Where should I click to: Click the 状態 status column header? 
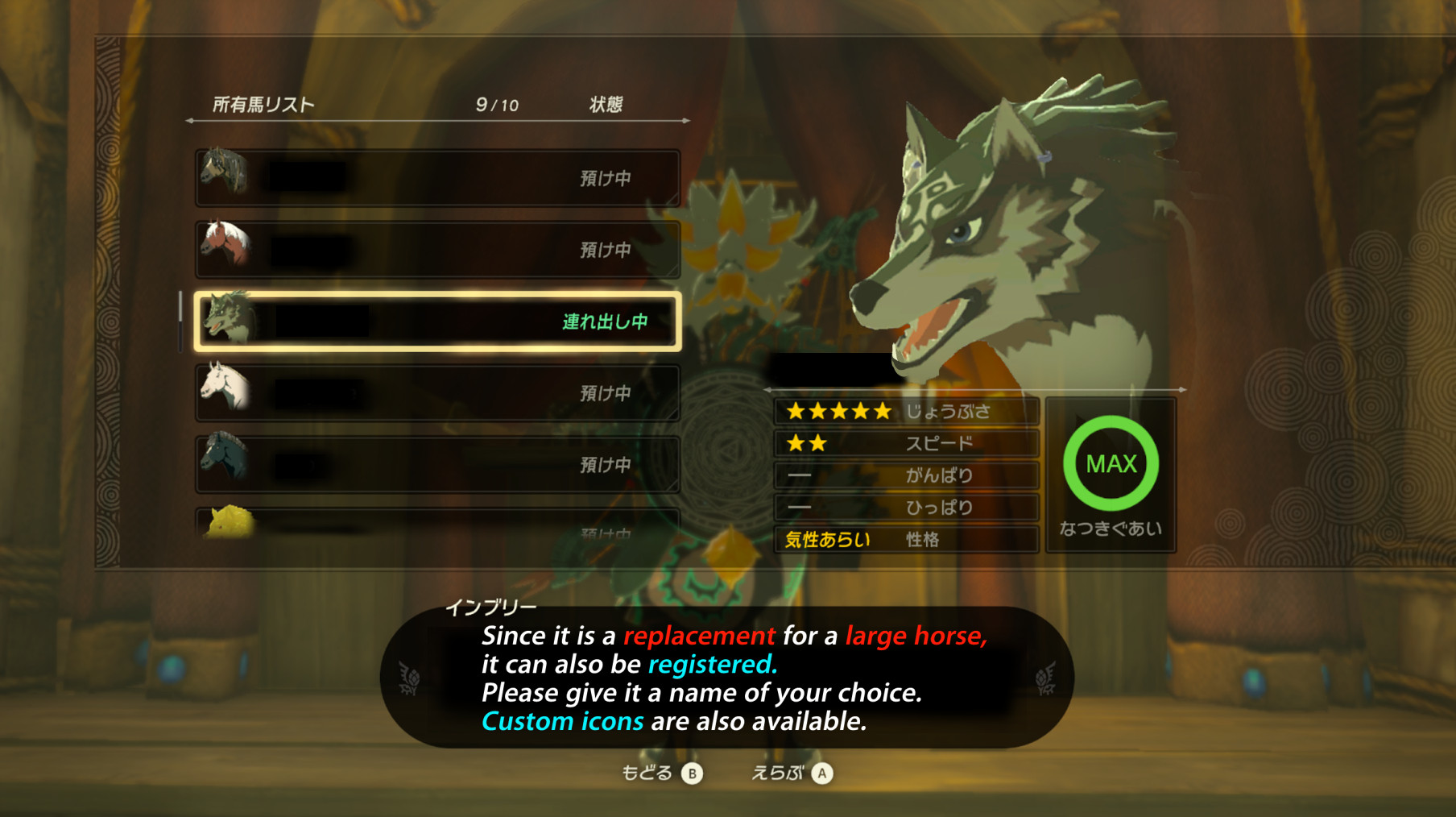tap(606, 103)
